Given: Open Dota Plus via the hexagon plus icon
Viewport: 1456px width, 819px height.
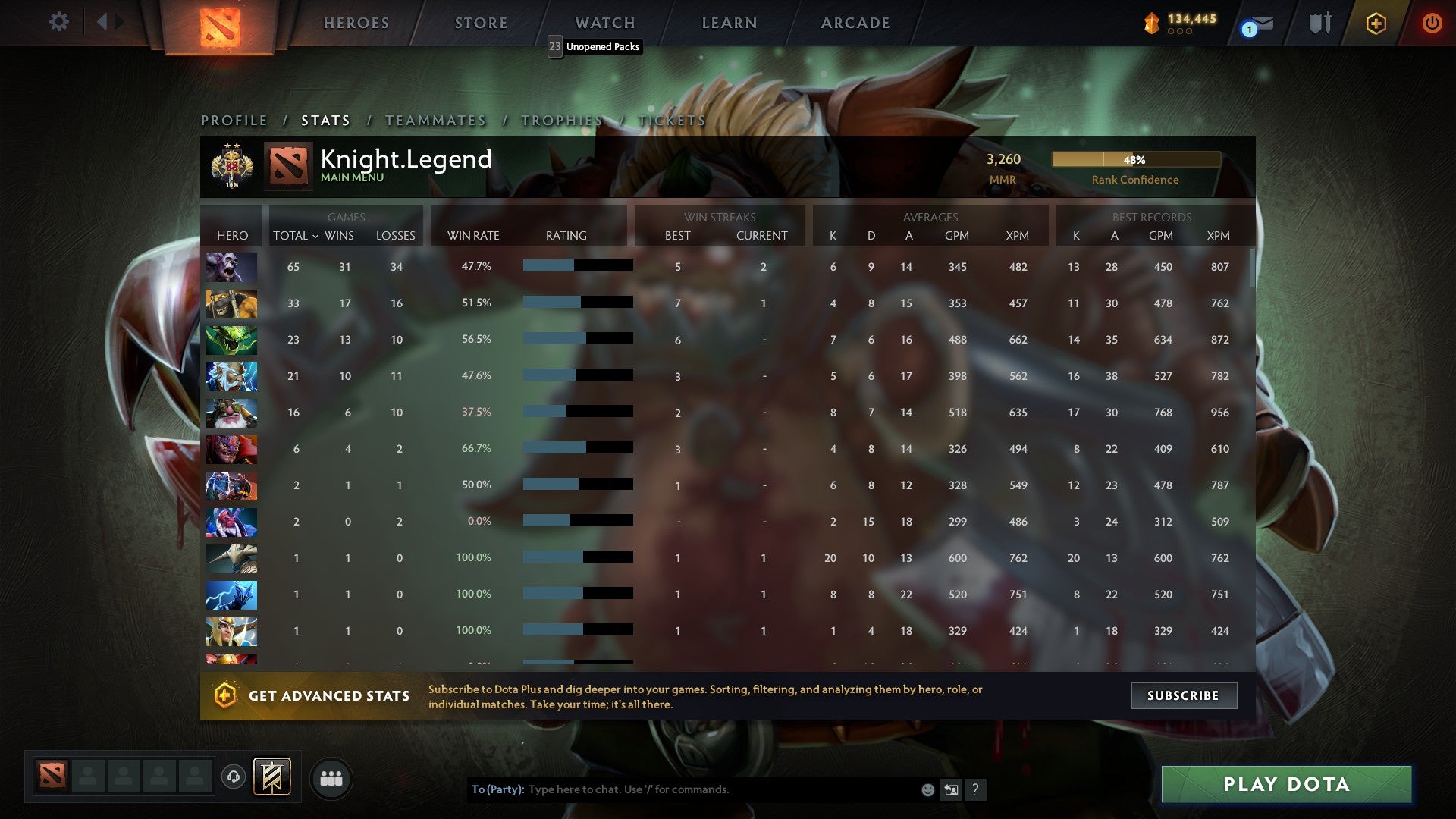Looking at the screenshot, I should point(1375,23).
